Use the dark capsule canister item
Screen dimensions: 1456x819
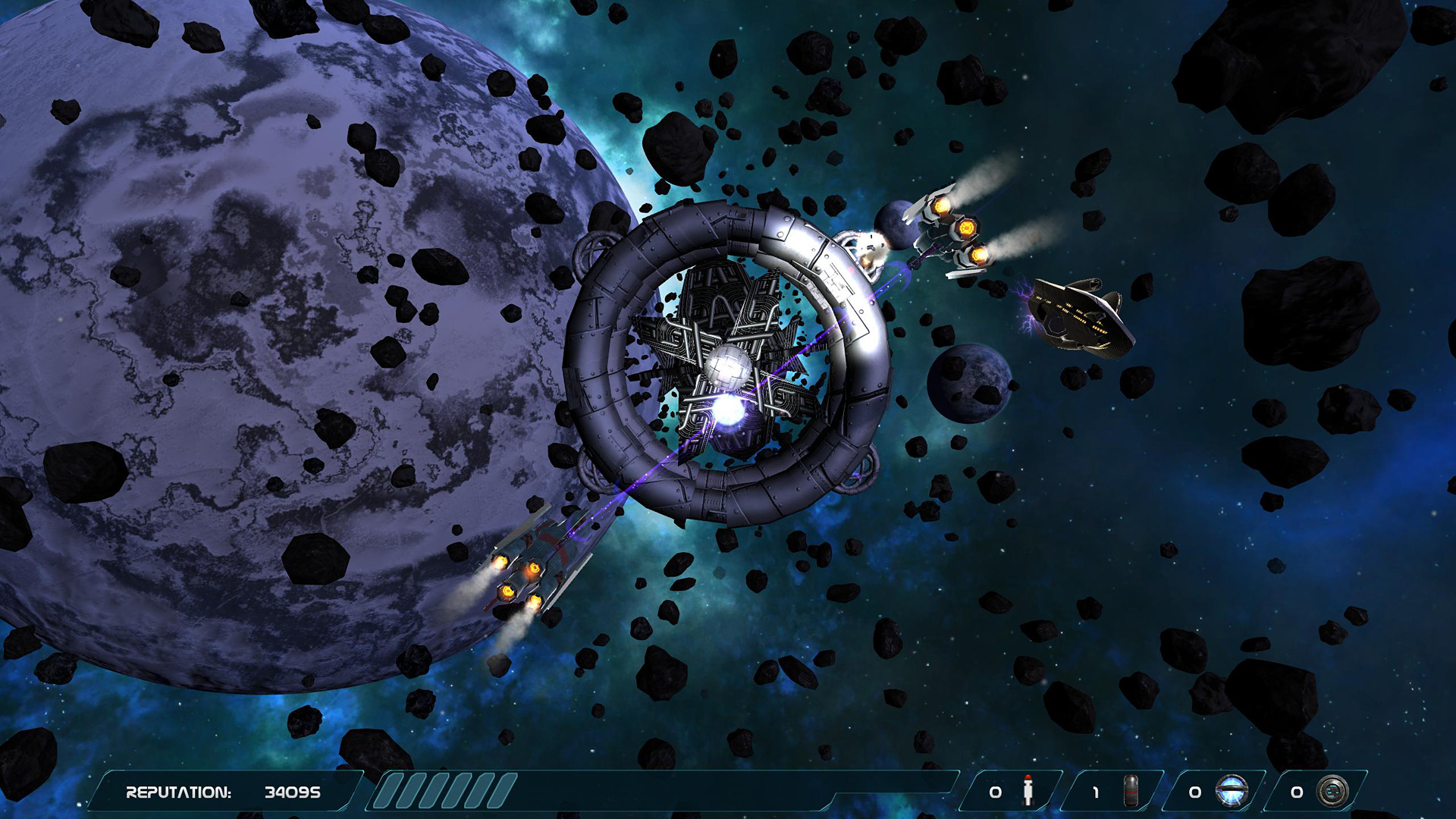pos(1130,791)
